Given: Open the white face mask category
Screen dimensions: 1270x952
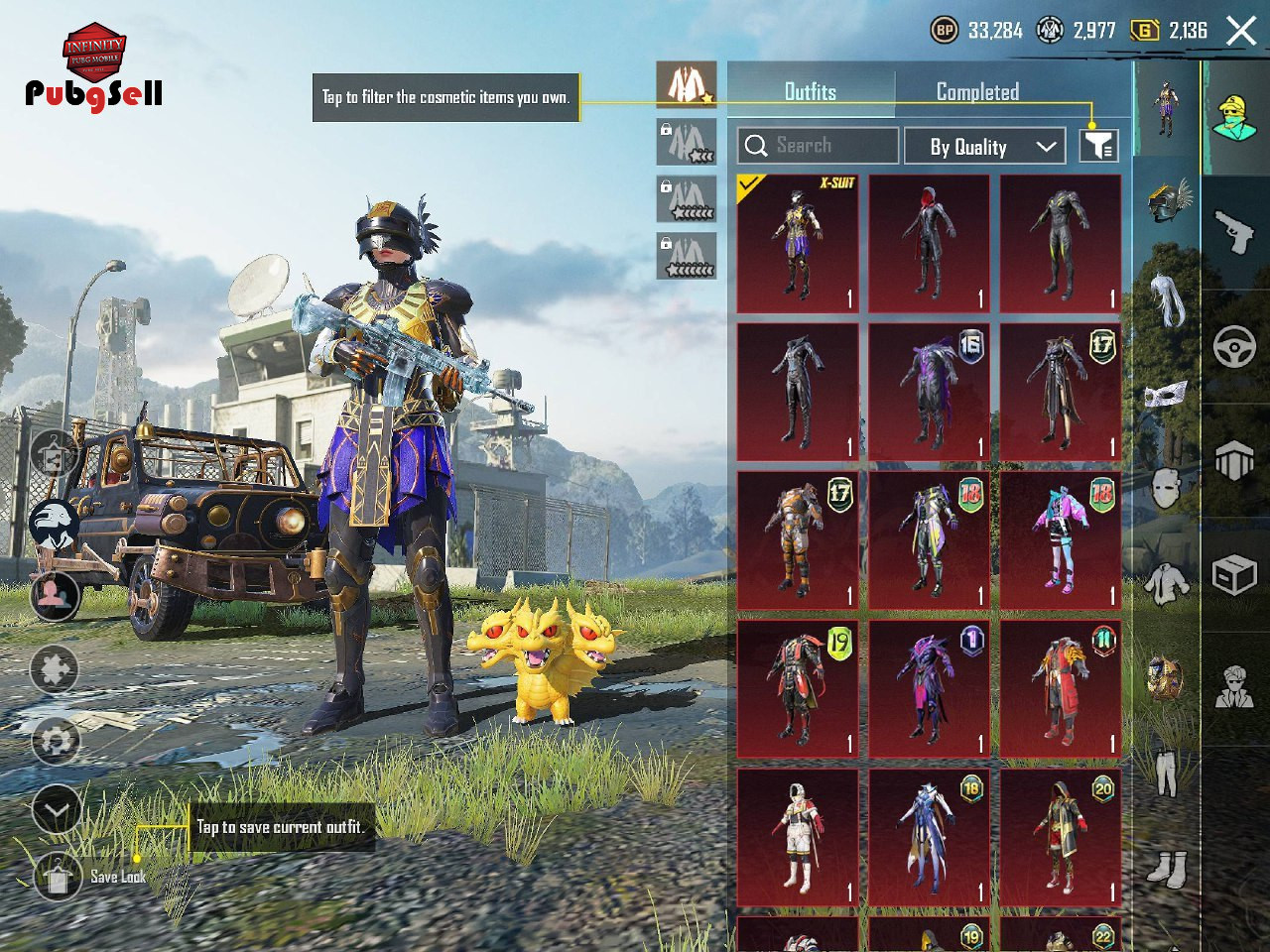Looking at the screenshot, I should (1166, 395).
